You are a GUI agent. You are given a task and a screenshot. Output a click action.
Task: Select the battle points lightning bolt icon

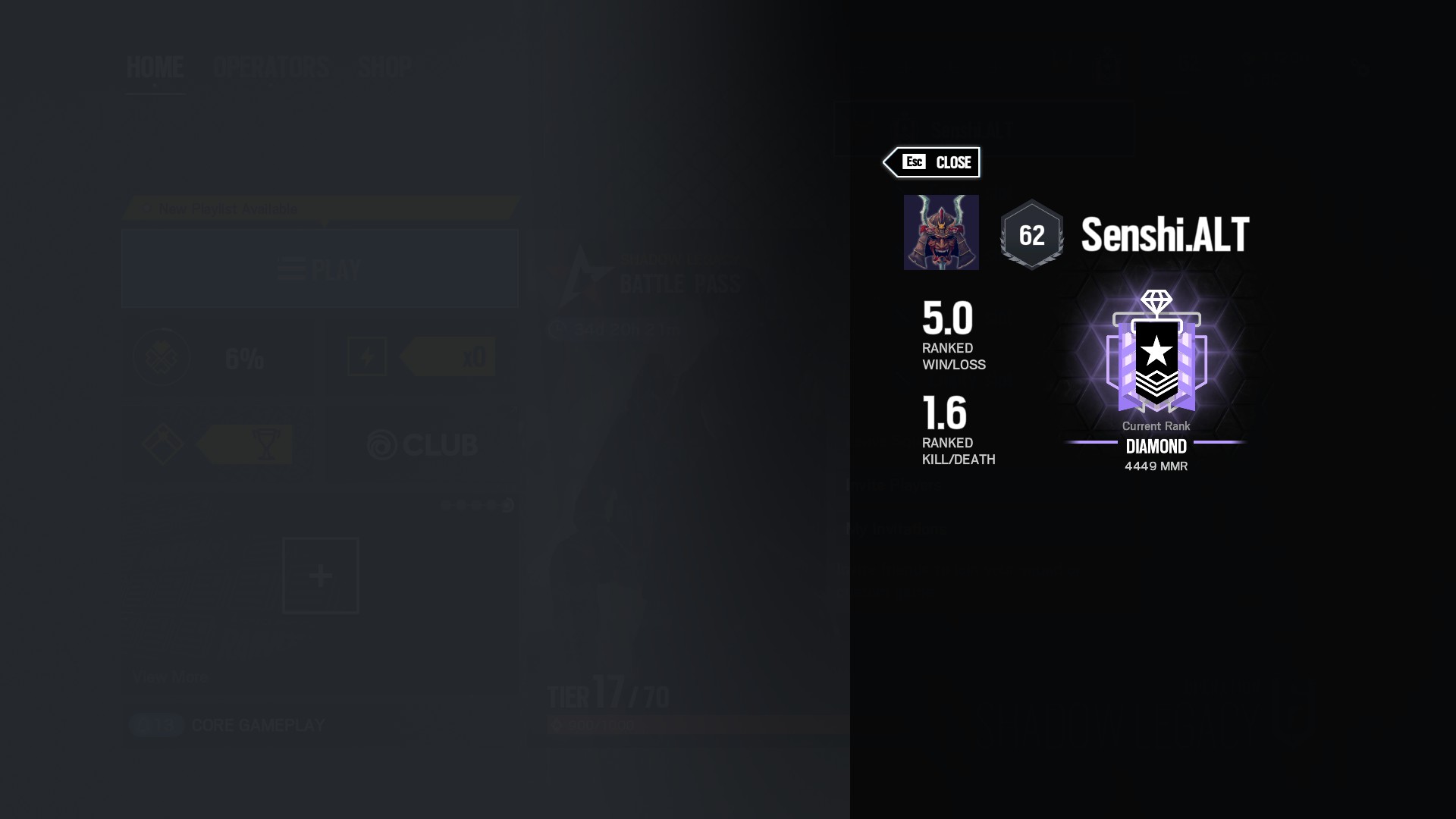[x=367, y=356]
